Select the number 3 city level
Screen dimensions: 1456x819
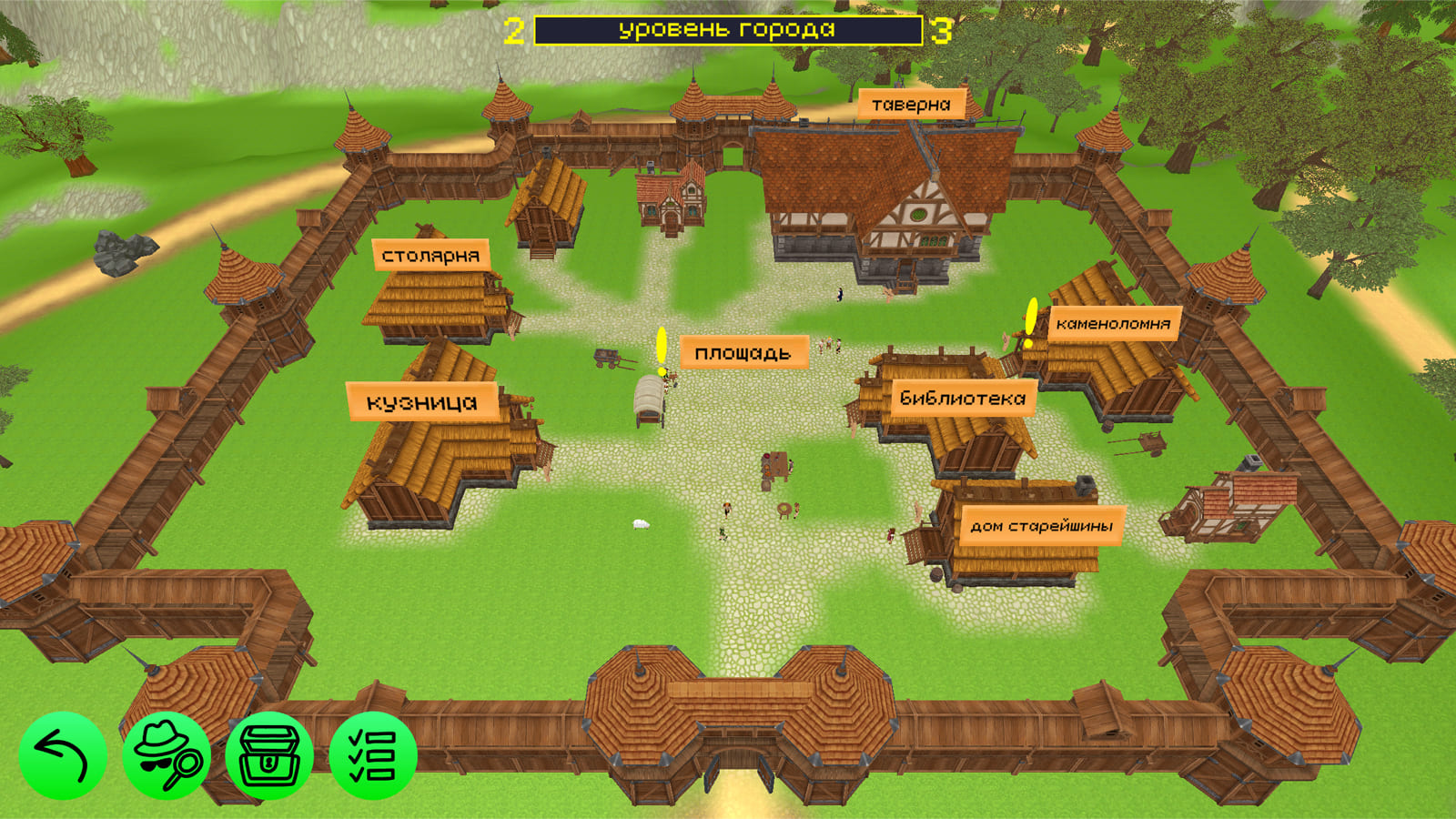point(941,29)
